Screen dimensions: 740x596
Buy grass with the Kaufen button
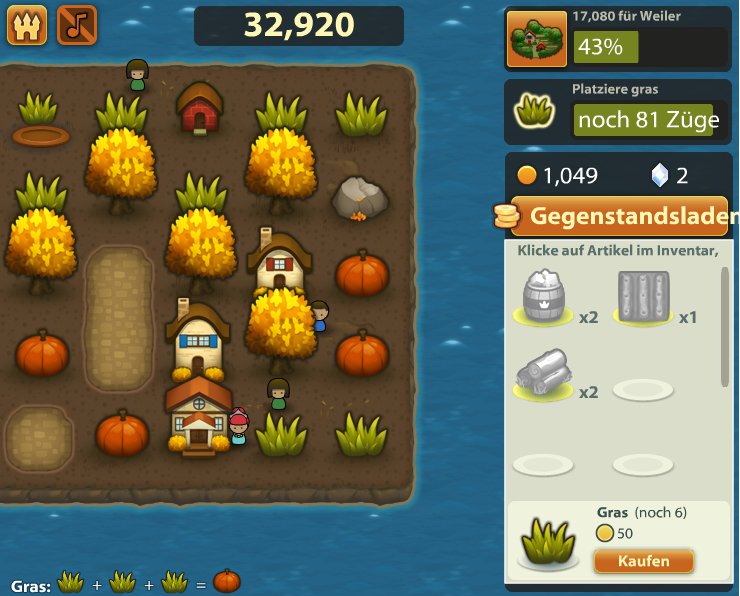tap(643, 561)
